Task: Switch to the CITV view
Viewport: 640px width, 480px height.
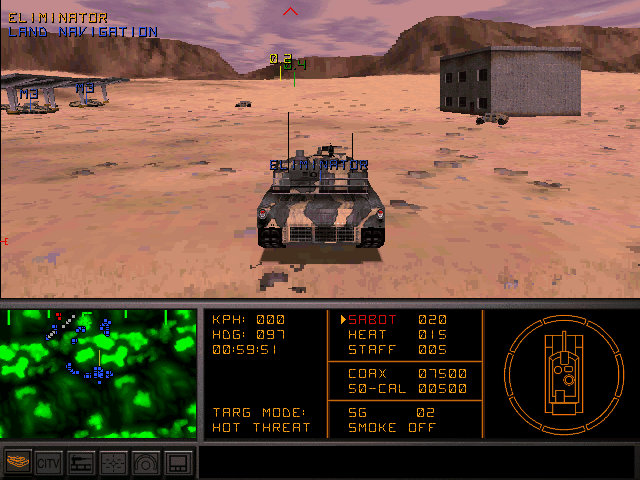Action: [49, 463]
